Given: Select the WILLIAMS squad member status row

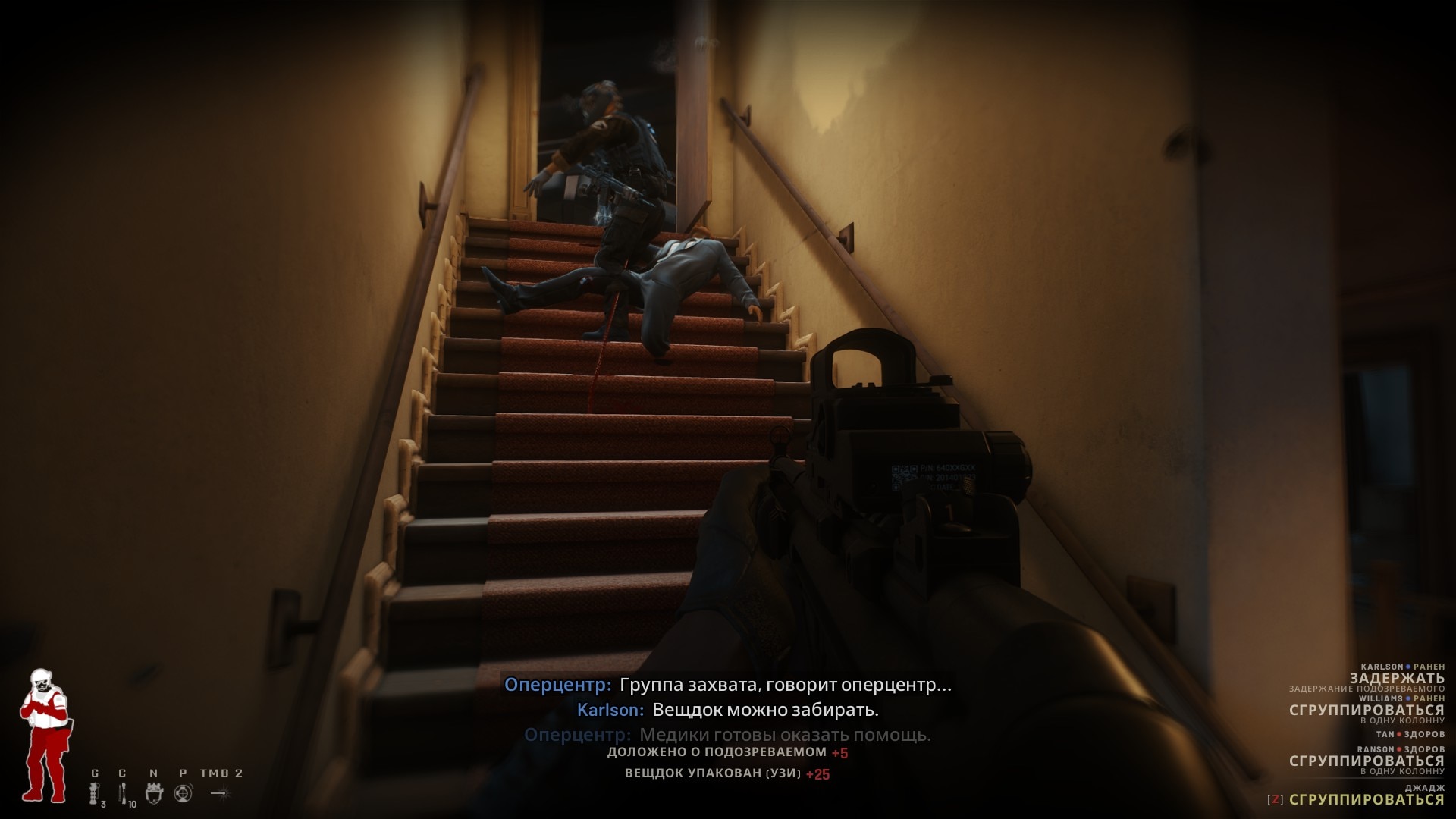Looking at the screenshot, I should click(x=1401, y=698).
